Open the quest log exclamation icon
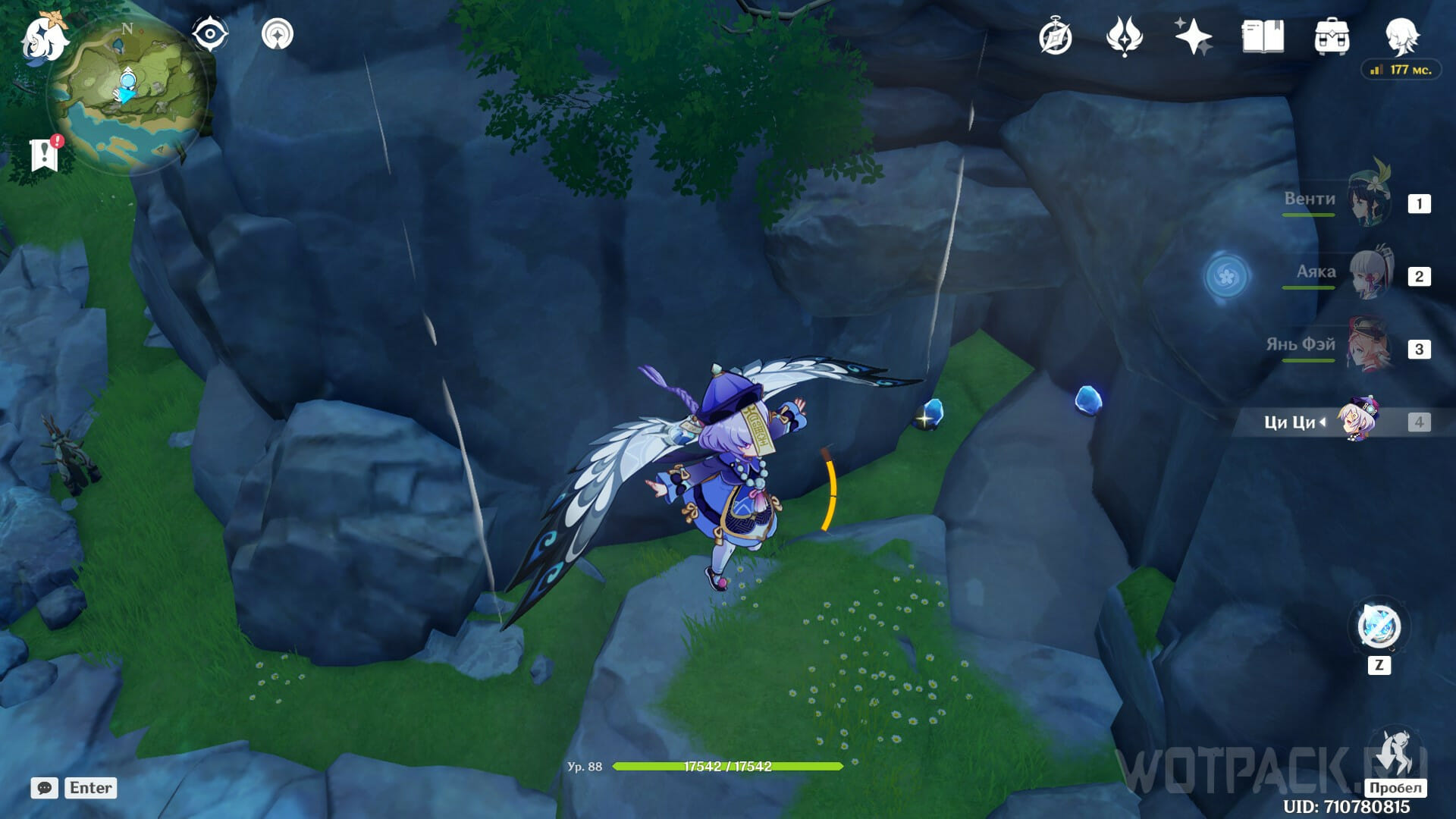This screenshot has height=819, width=1456. pos(45,154)
